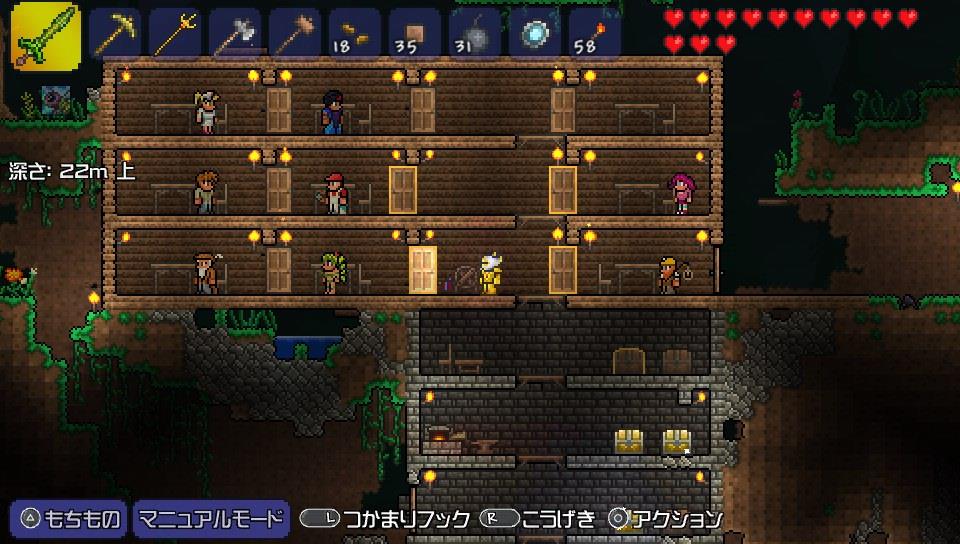Select the gold ore stack of 18
Viewport: 960px width, 544px height.
355,36
